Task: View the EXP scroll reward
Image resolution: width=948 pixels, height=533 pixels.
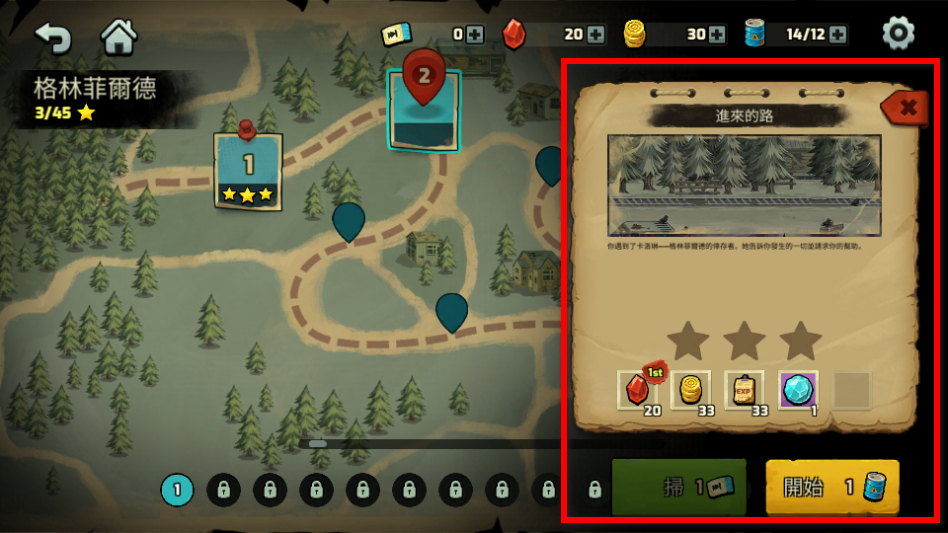Action: tap(744, 390)
